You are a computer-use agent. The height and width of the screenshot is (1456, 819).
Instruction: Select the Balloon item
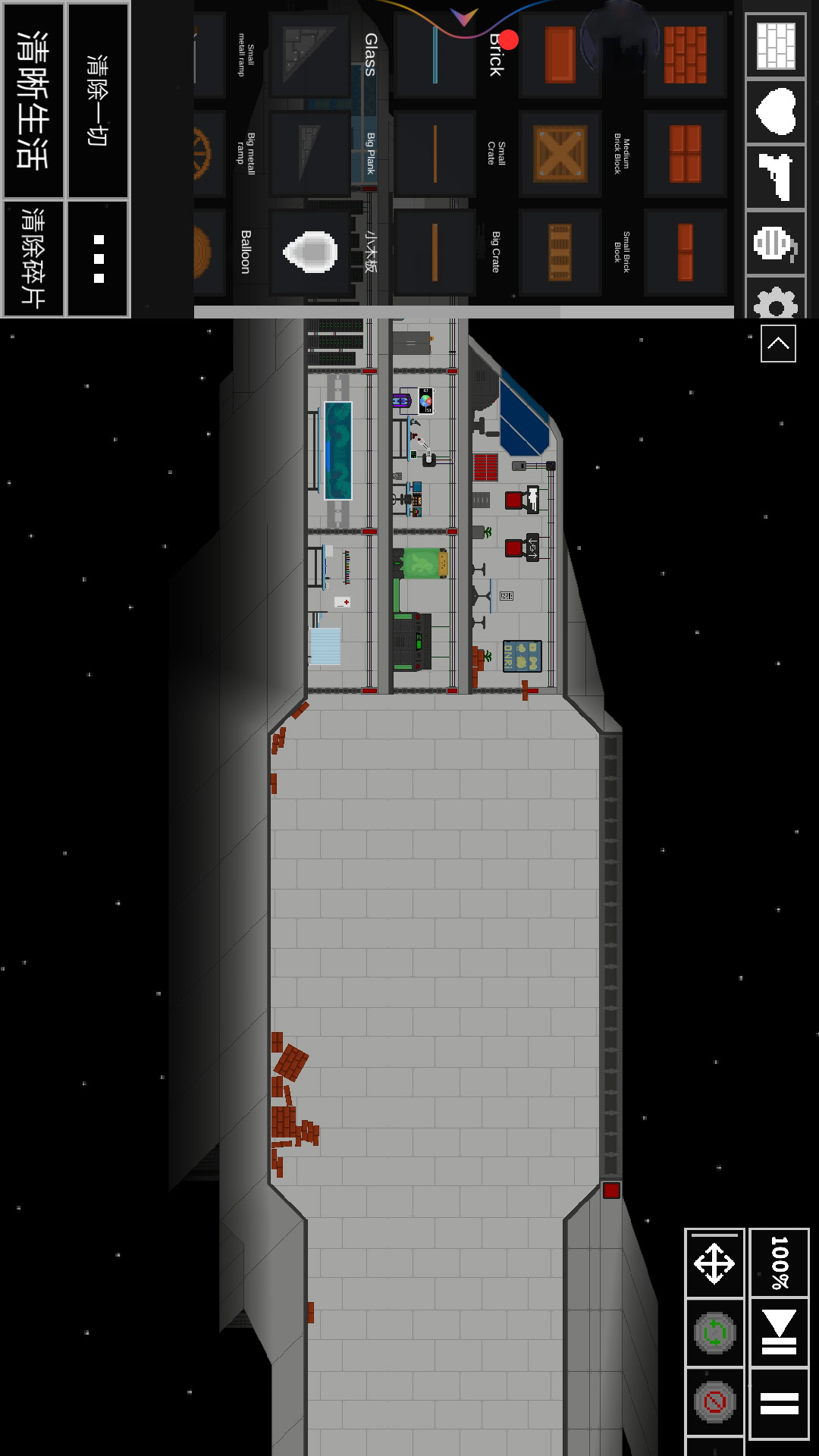(x=310, y=252)
